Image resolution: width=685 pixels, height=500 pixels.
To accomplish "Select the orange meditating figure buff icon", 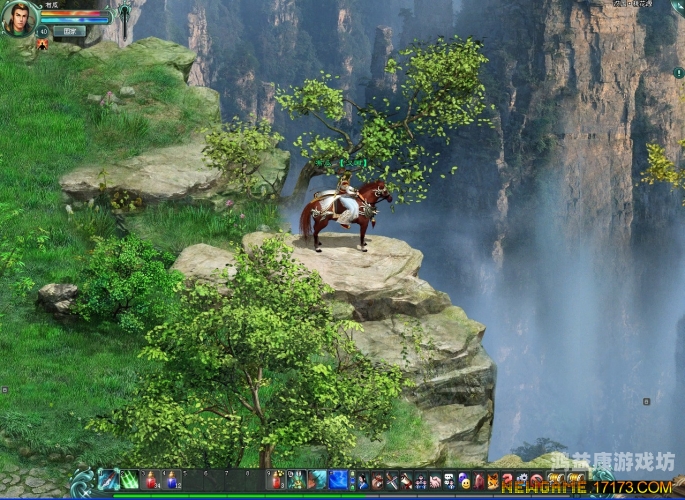I will [42, 45].
